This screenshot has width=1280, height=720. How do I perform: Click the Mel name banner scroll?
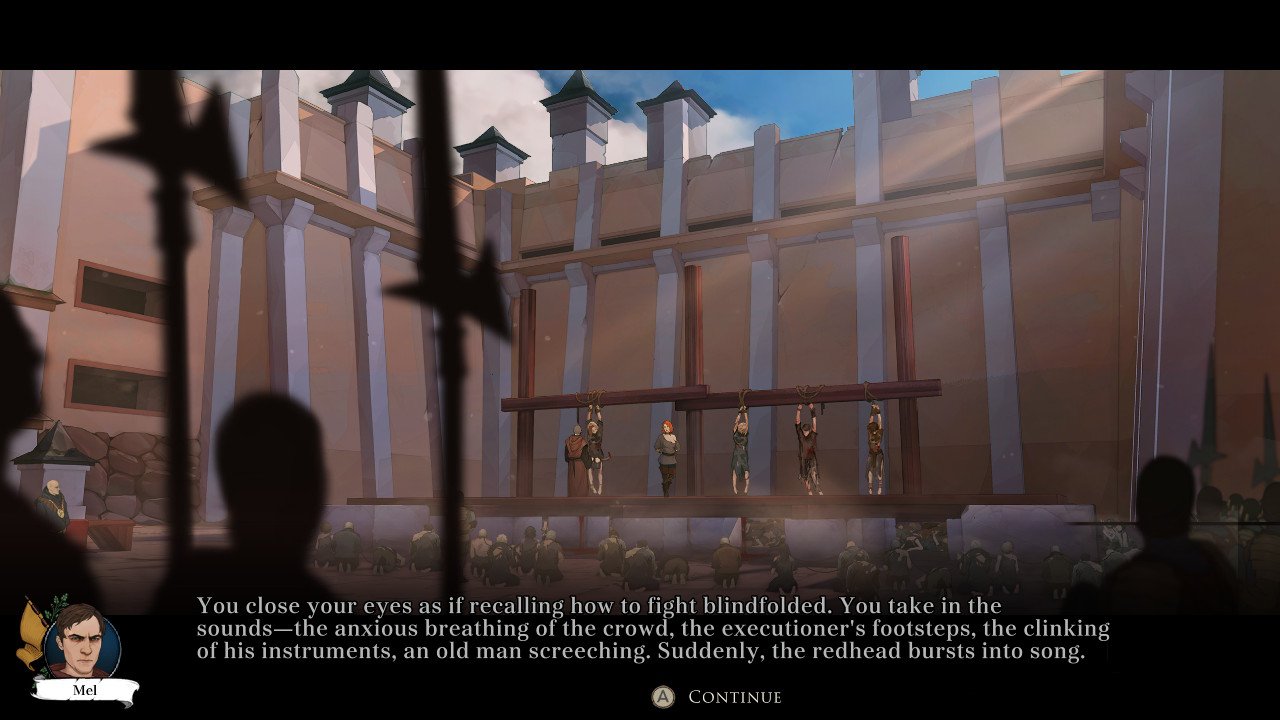[x=85, y=690]
